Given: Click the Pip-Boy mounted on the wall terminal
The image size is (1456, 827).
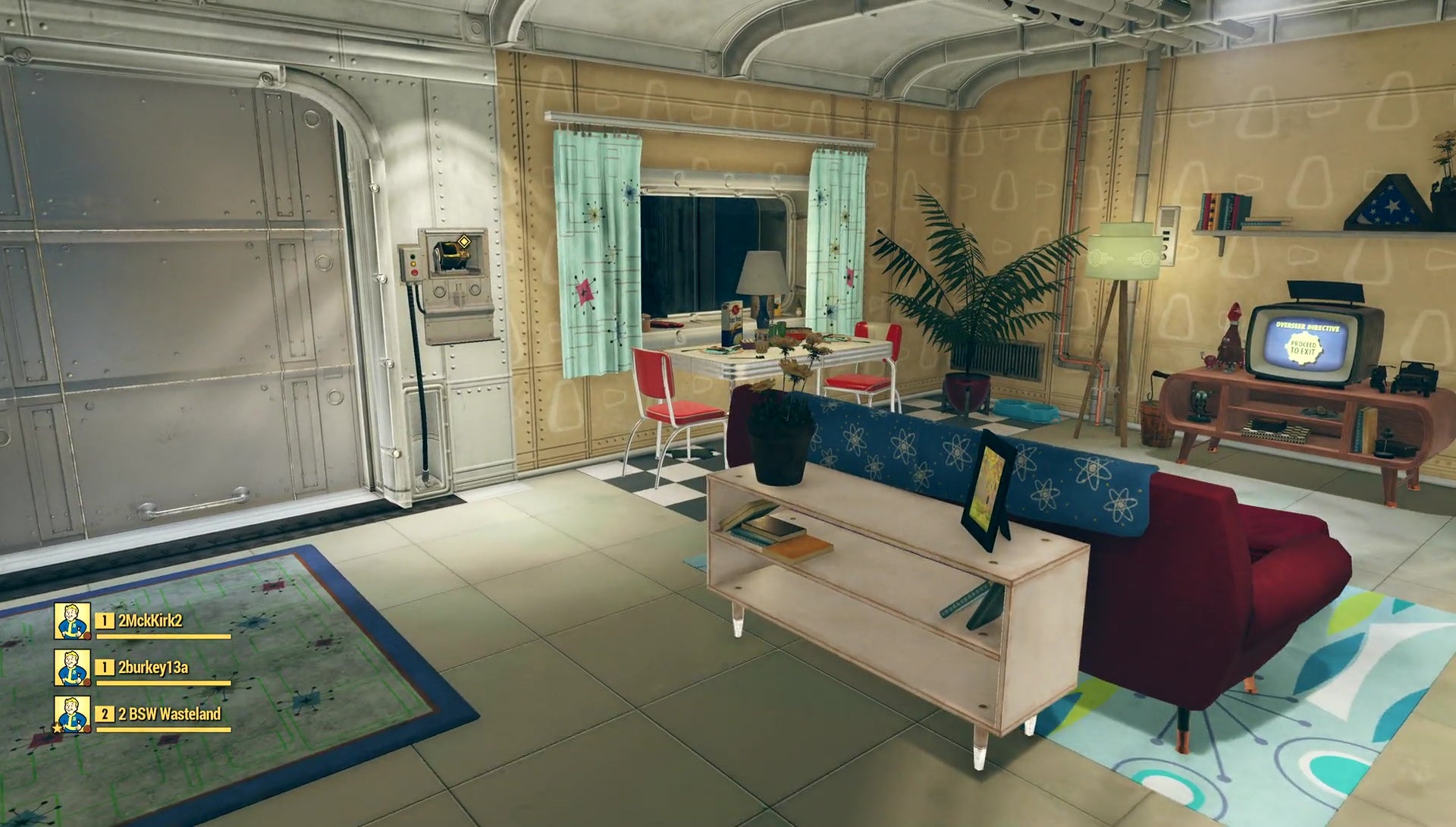Looking at the screenshot, I should click(451, 256).
